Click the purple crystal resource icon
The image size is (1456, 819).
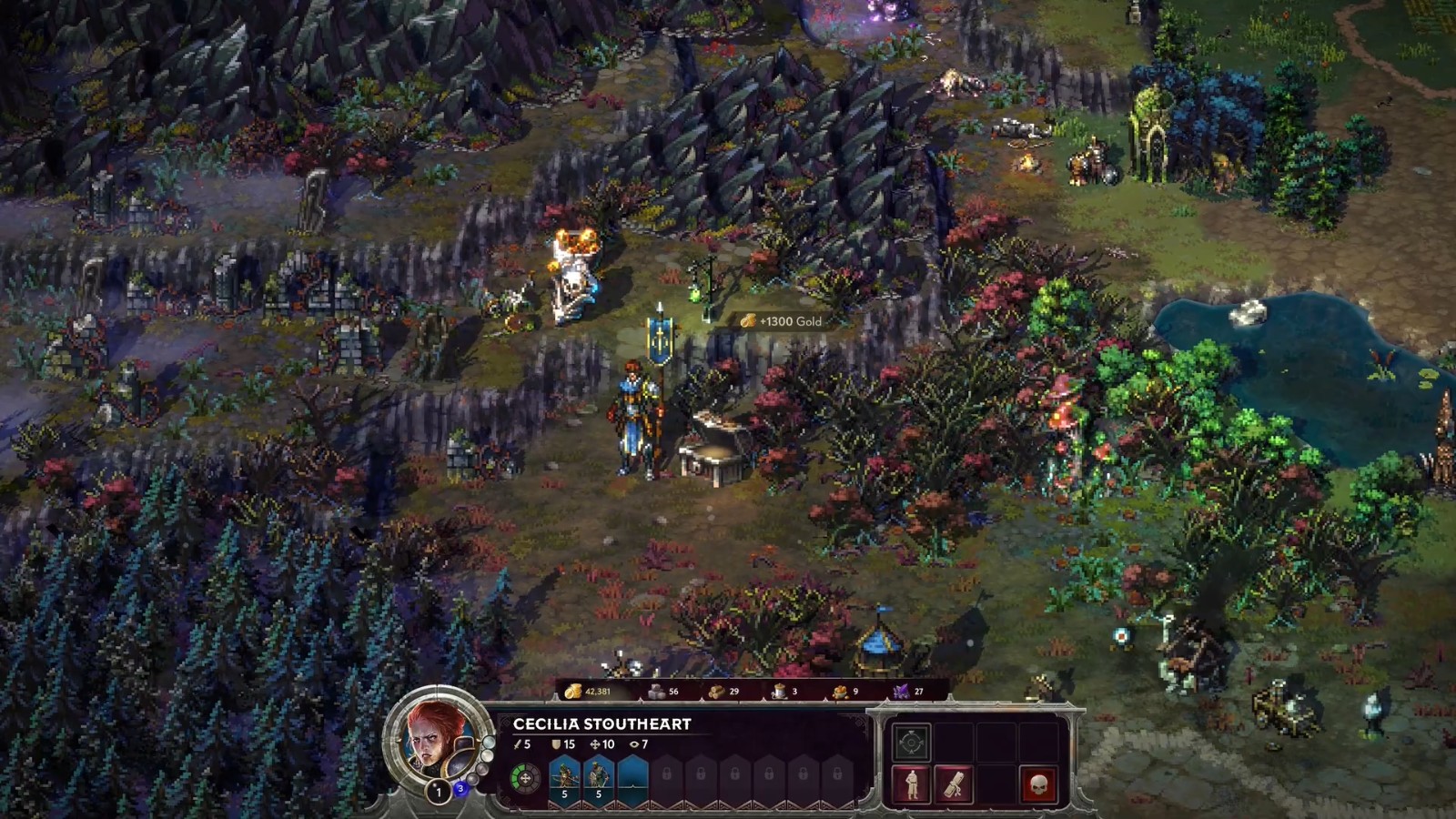(902, 692)
